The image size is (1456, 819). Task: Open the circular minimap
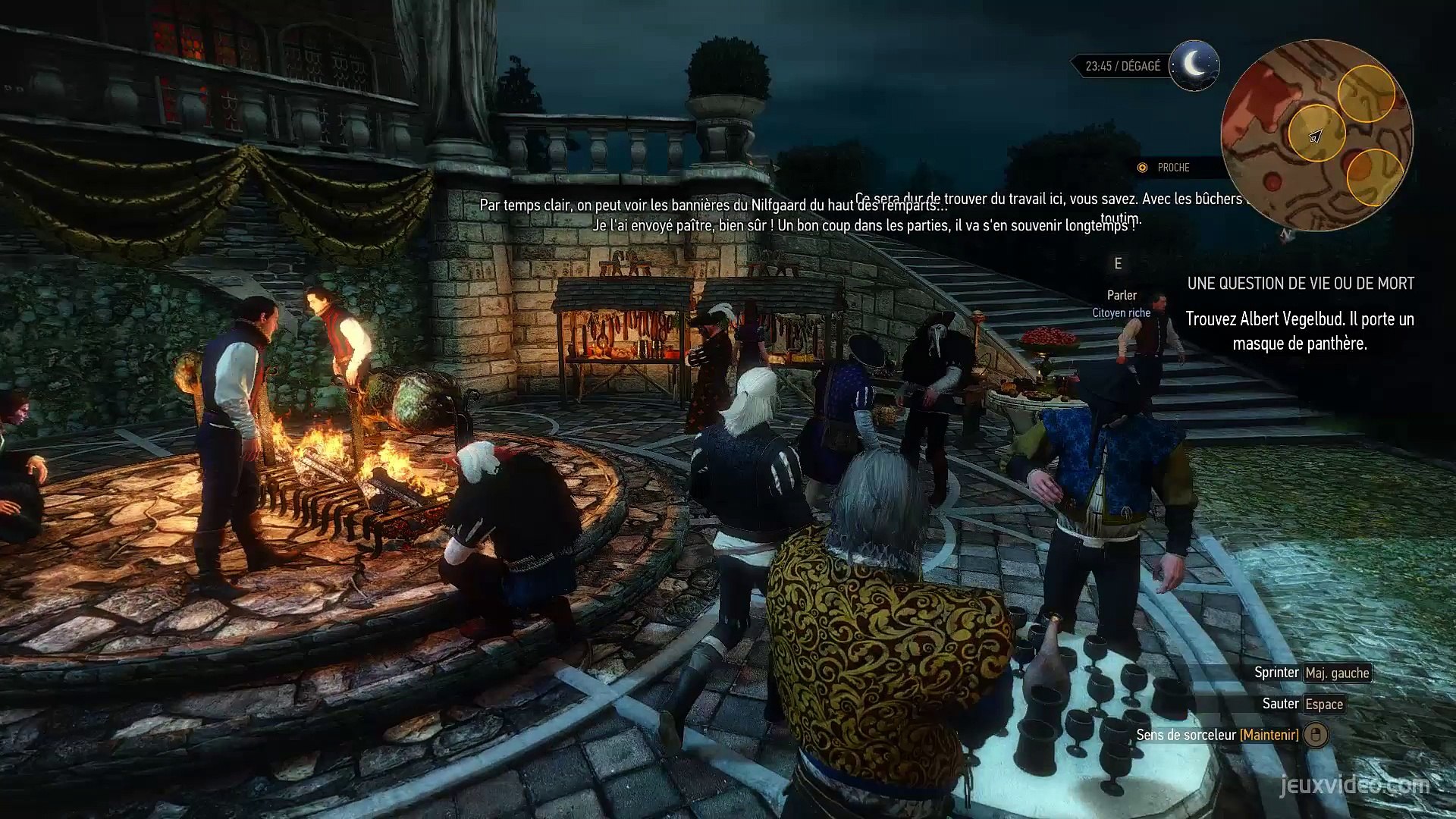(x=1316, y=135)
